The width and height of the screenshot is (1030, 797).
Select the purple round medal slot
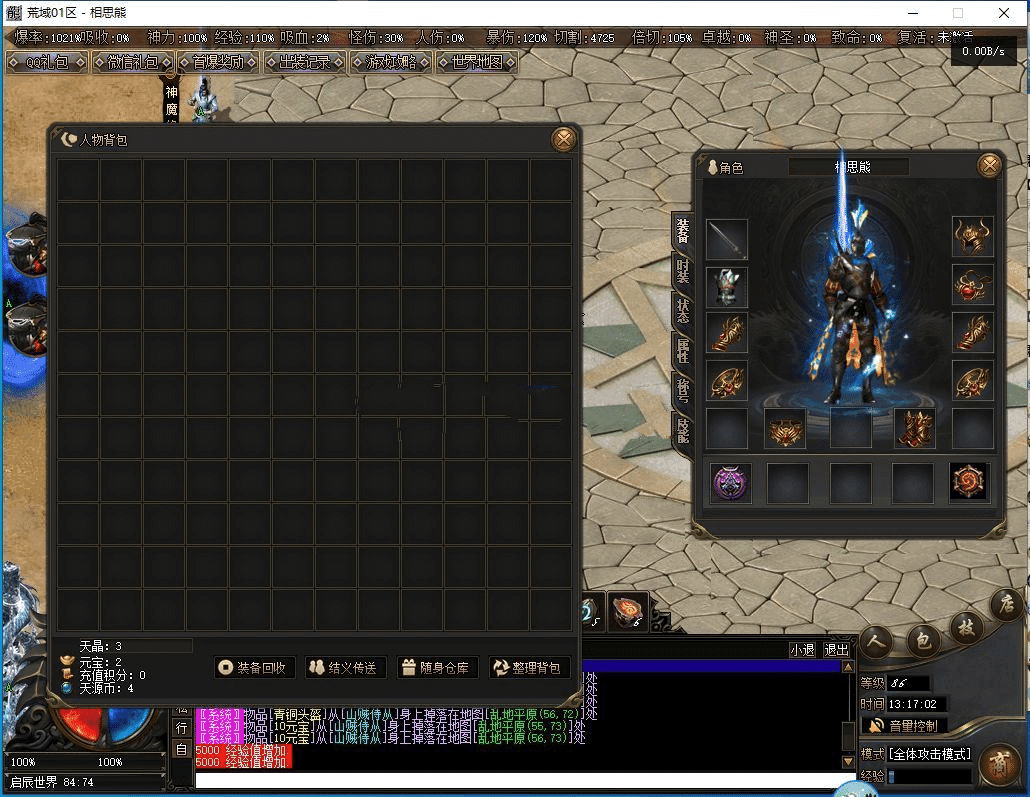(732, 482)
